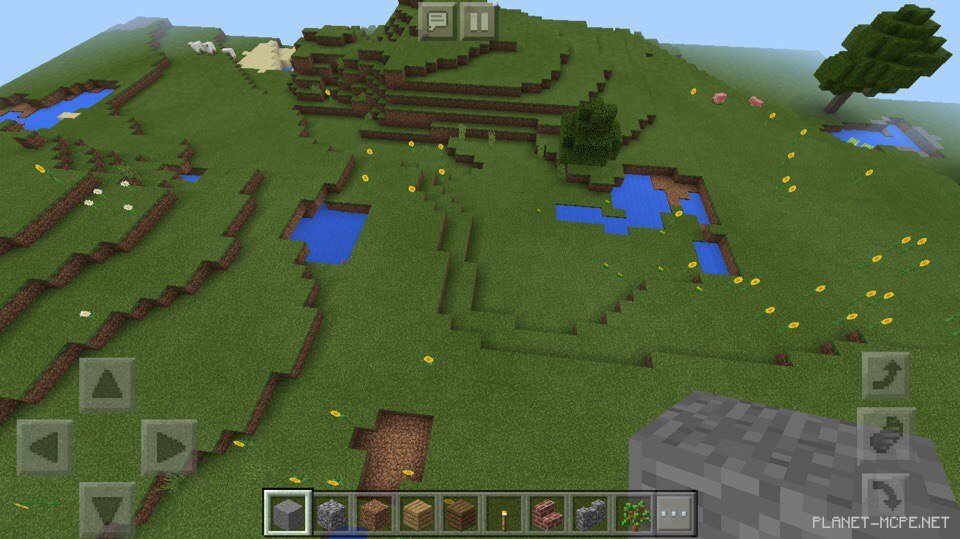
Task: Select the sapling in the hotbar
Action: (633, 514)
